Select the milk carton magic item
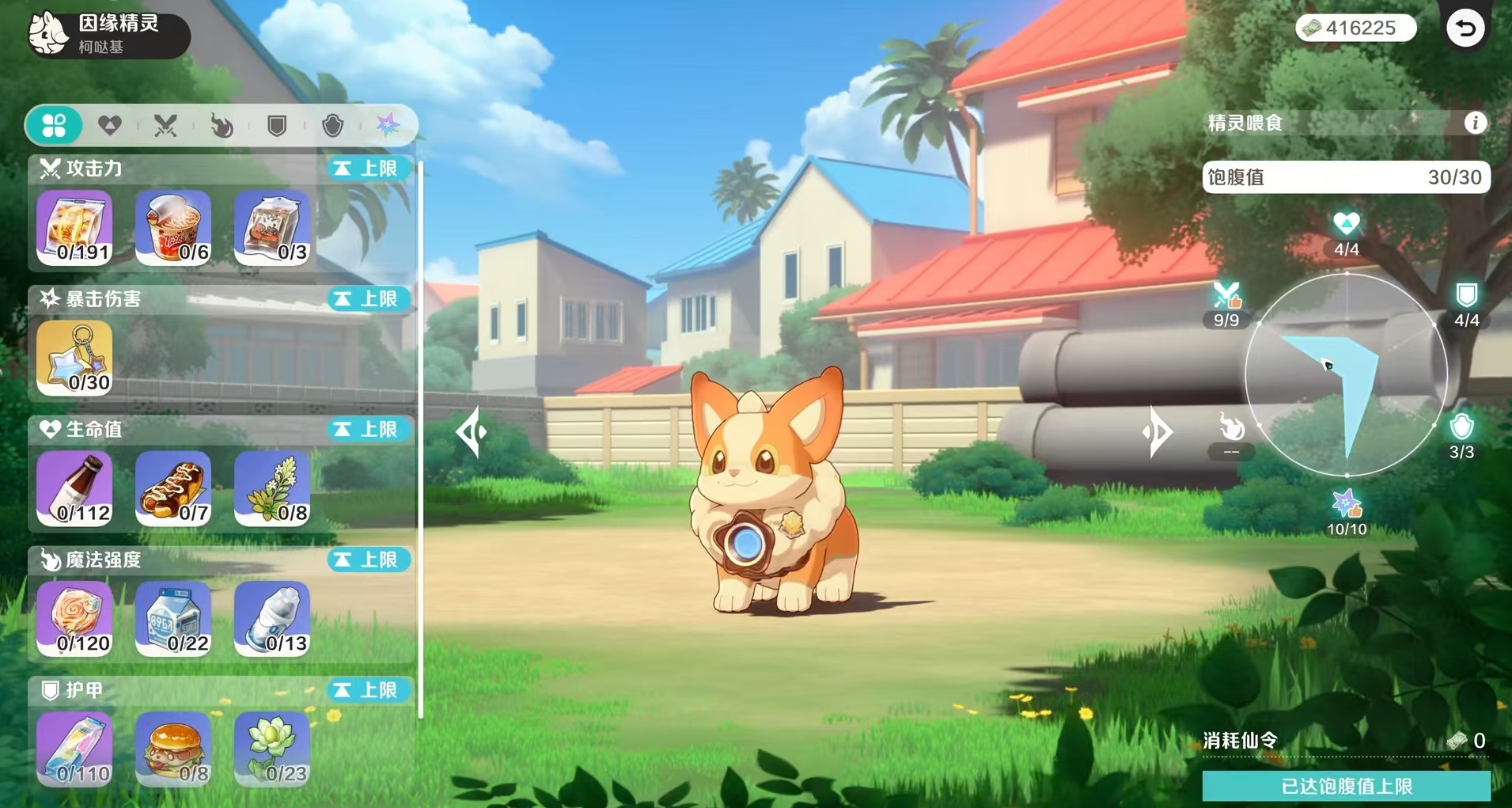1512x808 pixels. (173, 619)
